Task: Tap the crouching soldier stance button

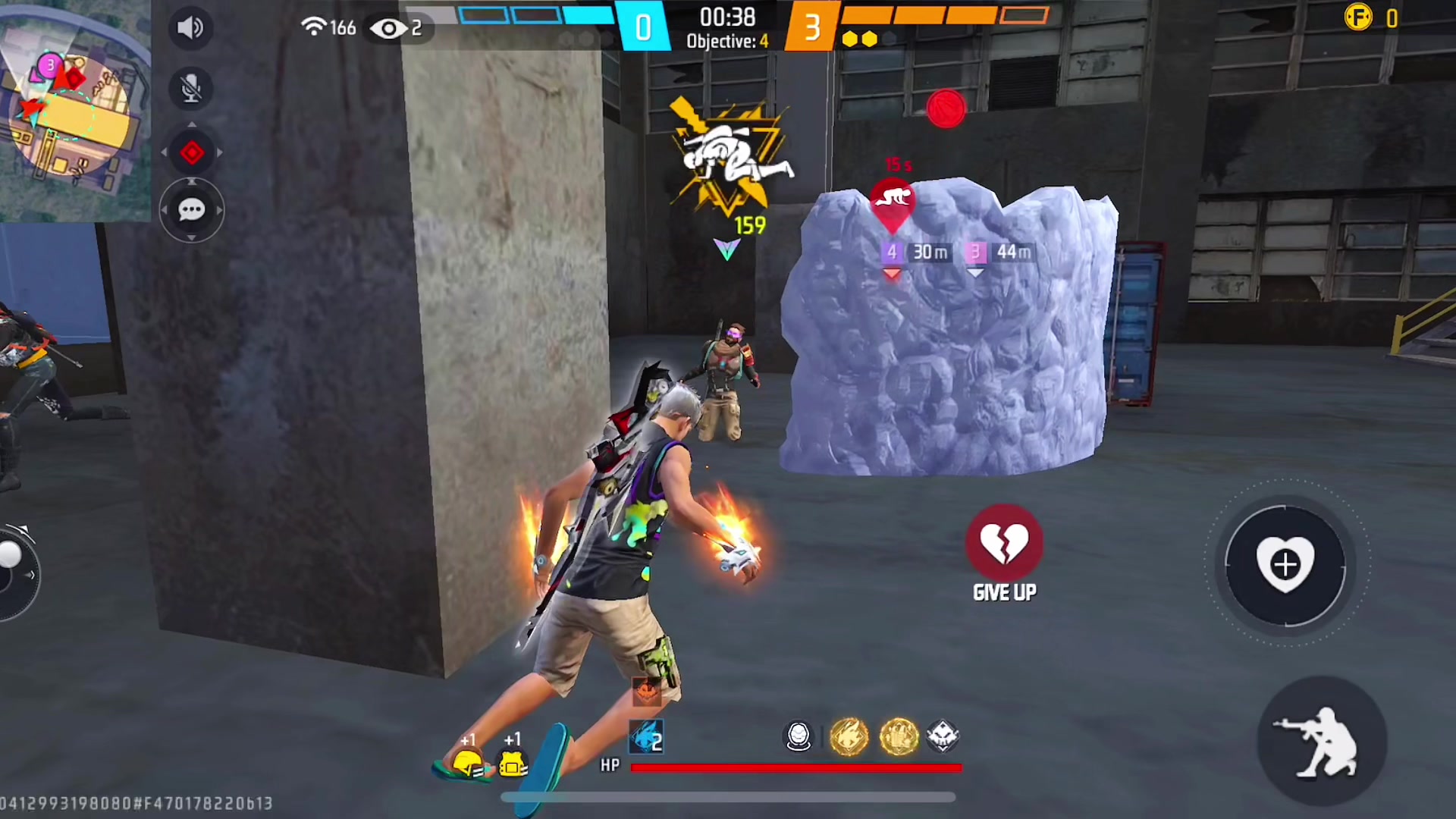Action: 1322,742
